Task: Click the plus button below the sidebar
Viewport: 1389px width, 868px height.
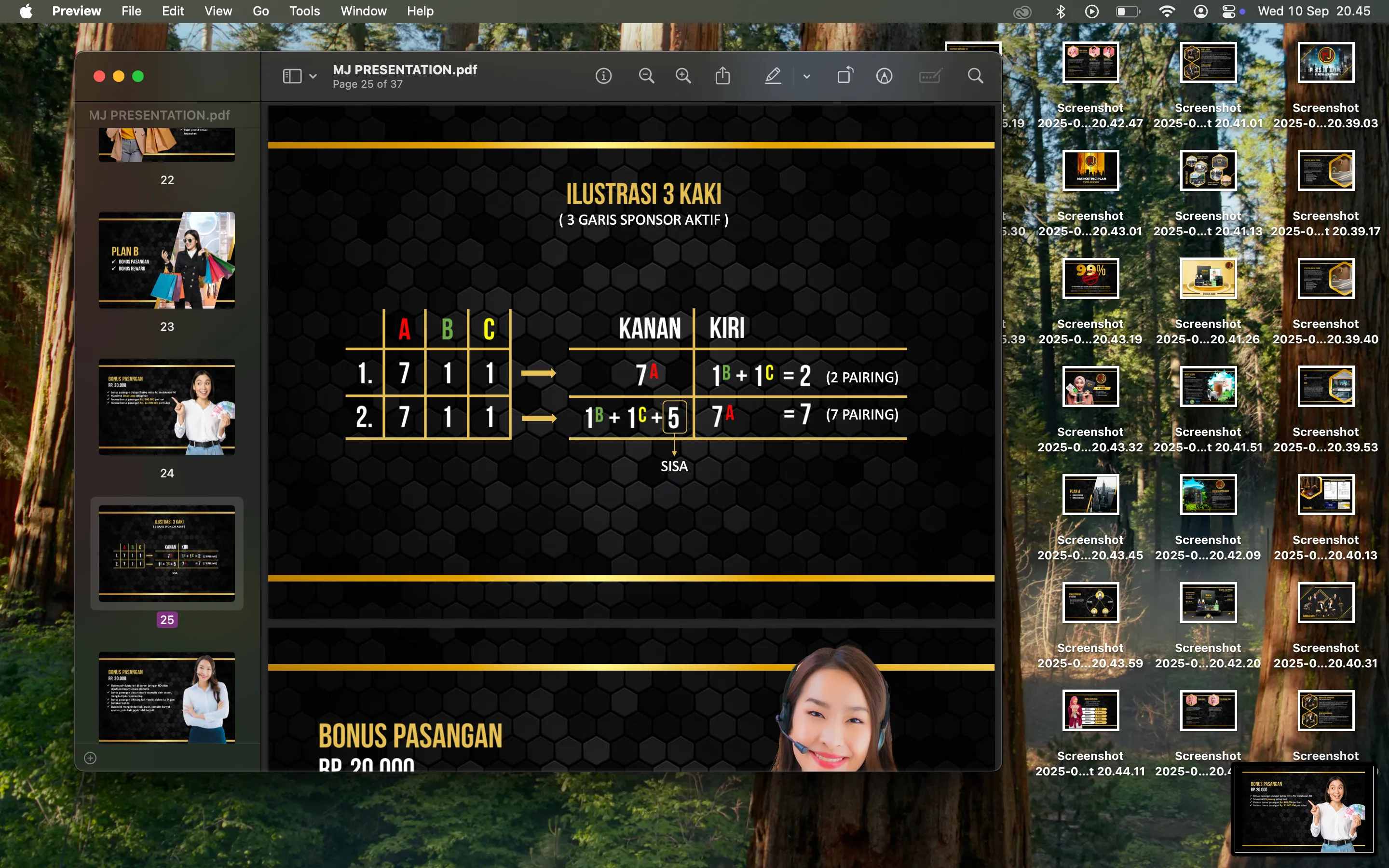Action: (x=90, y=758)
